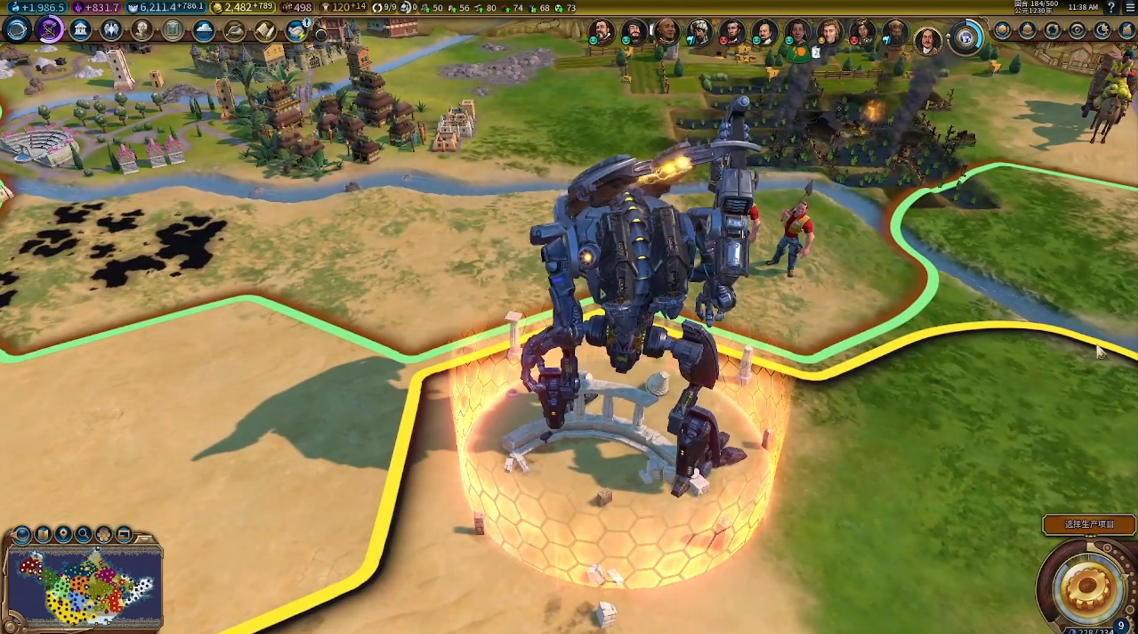This screenshot has height=634, width=1138.
Task: Open the civics tree
Action: [x=49, y=29]
